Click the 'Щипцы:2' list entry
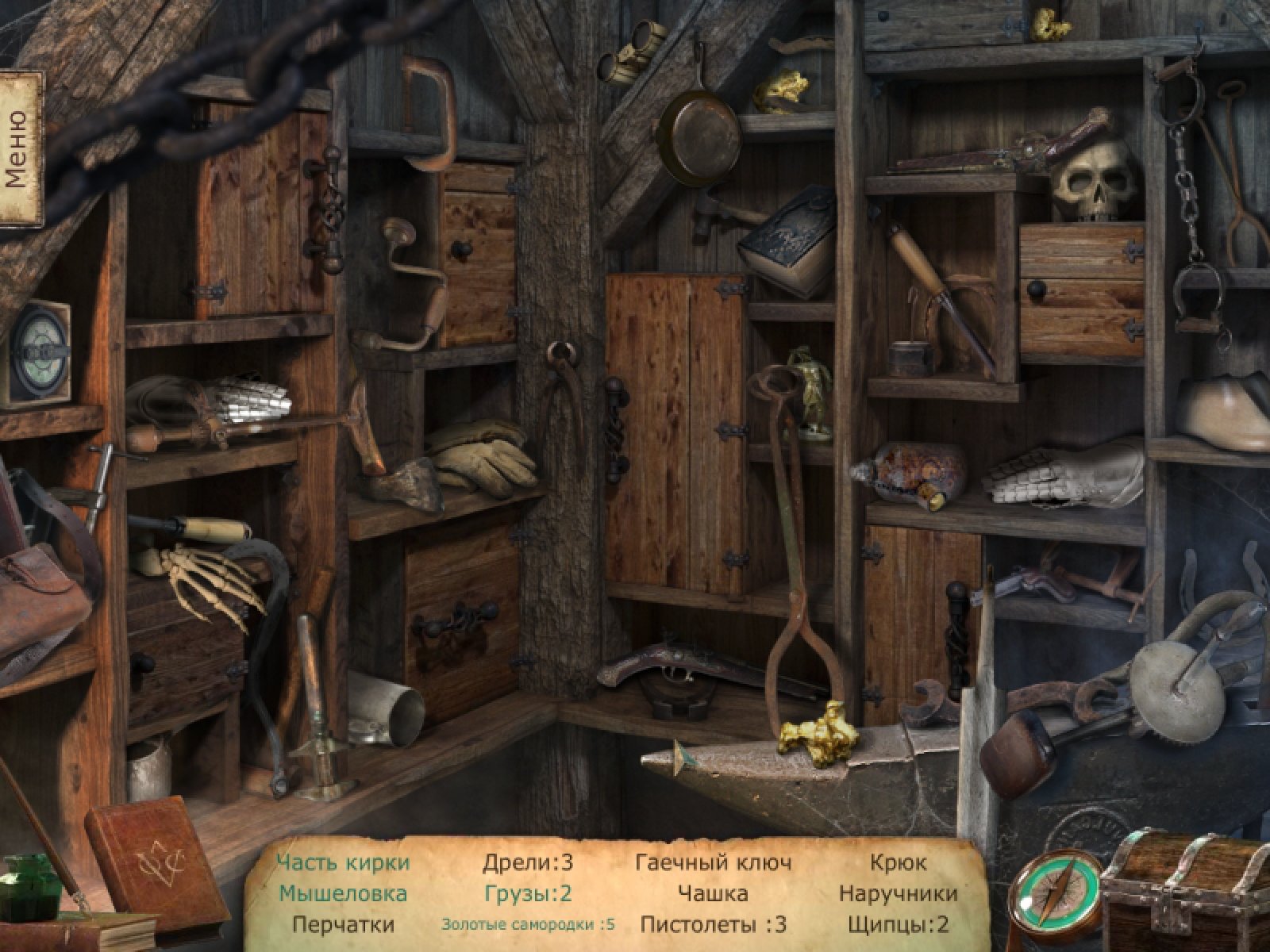 click(898, 924)
